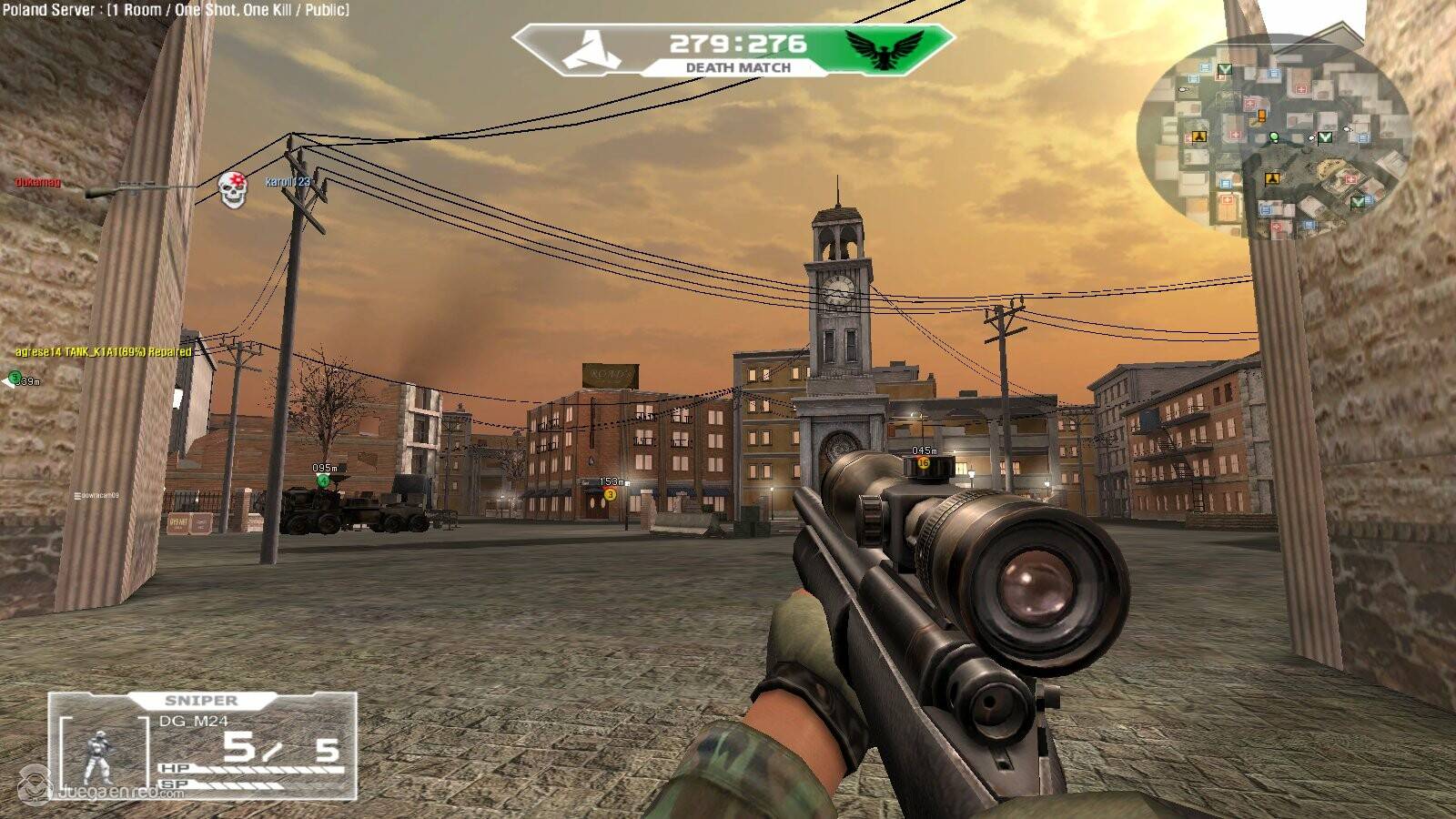Click the 045m orange waypoint marker

click(924, 463)
